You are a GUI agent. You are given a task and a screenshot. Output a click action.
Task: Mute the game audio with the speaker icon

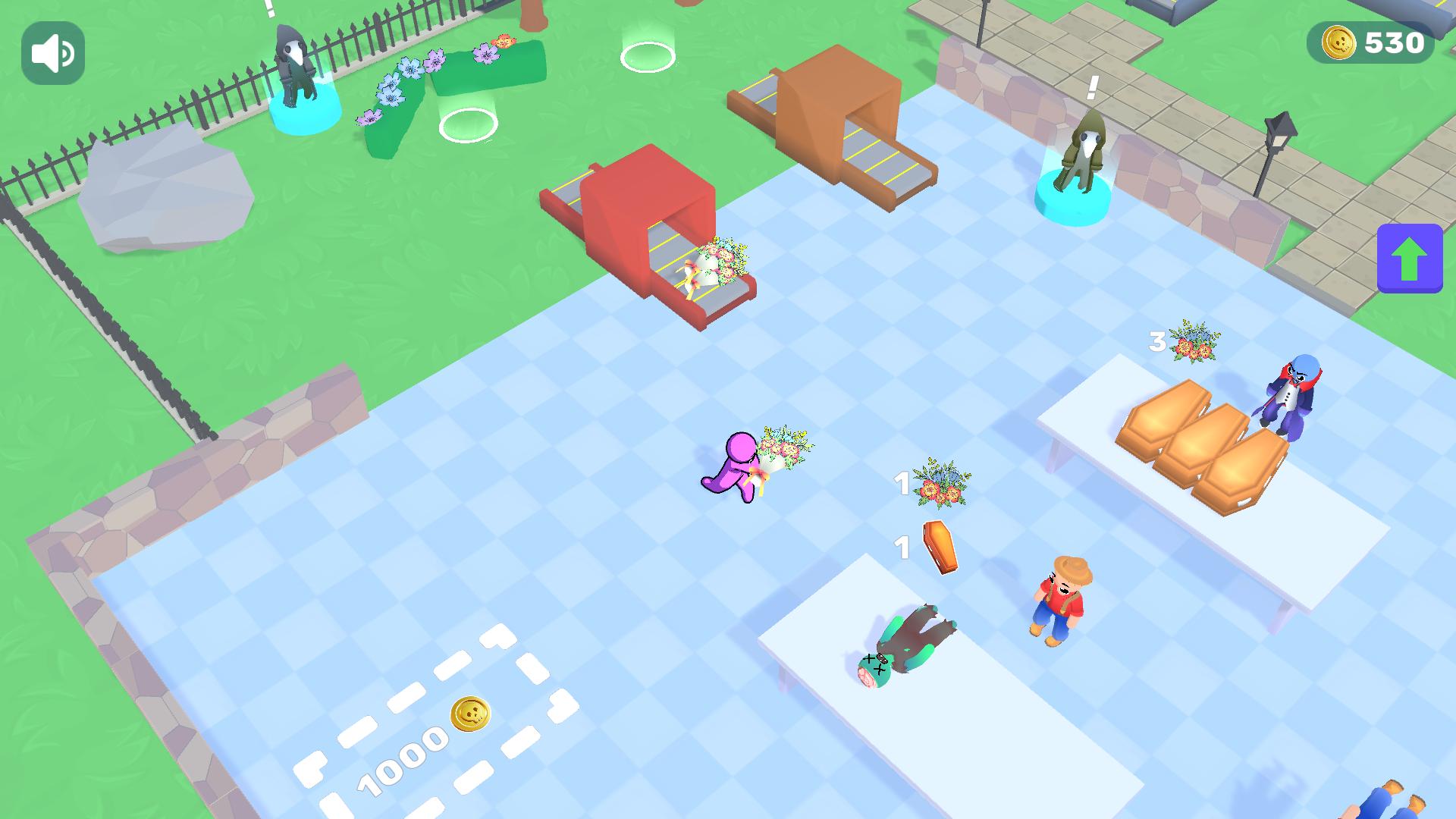coord(52,52)
